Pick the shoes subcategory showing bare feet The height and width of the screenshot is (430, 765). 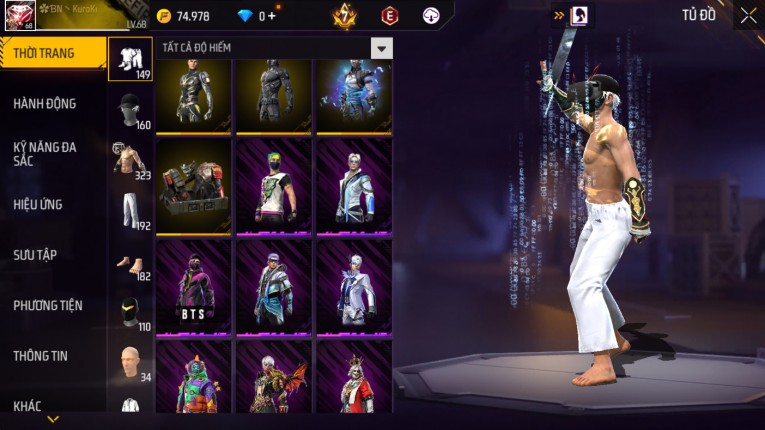pyautogui.click(x=130, y=265)
